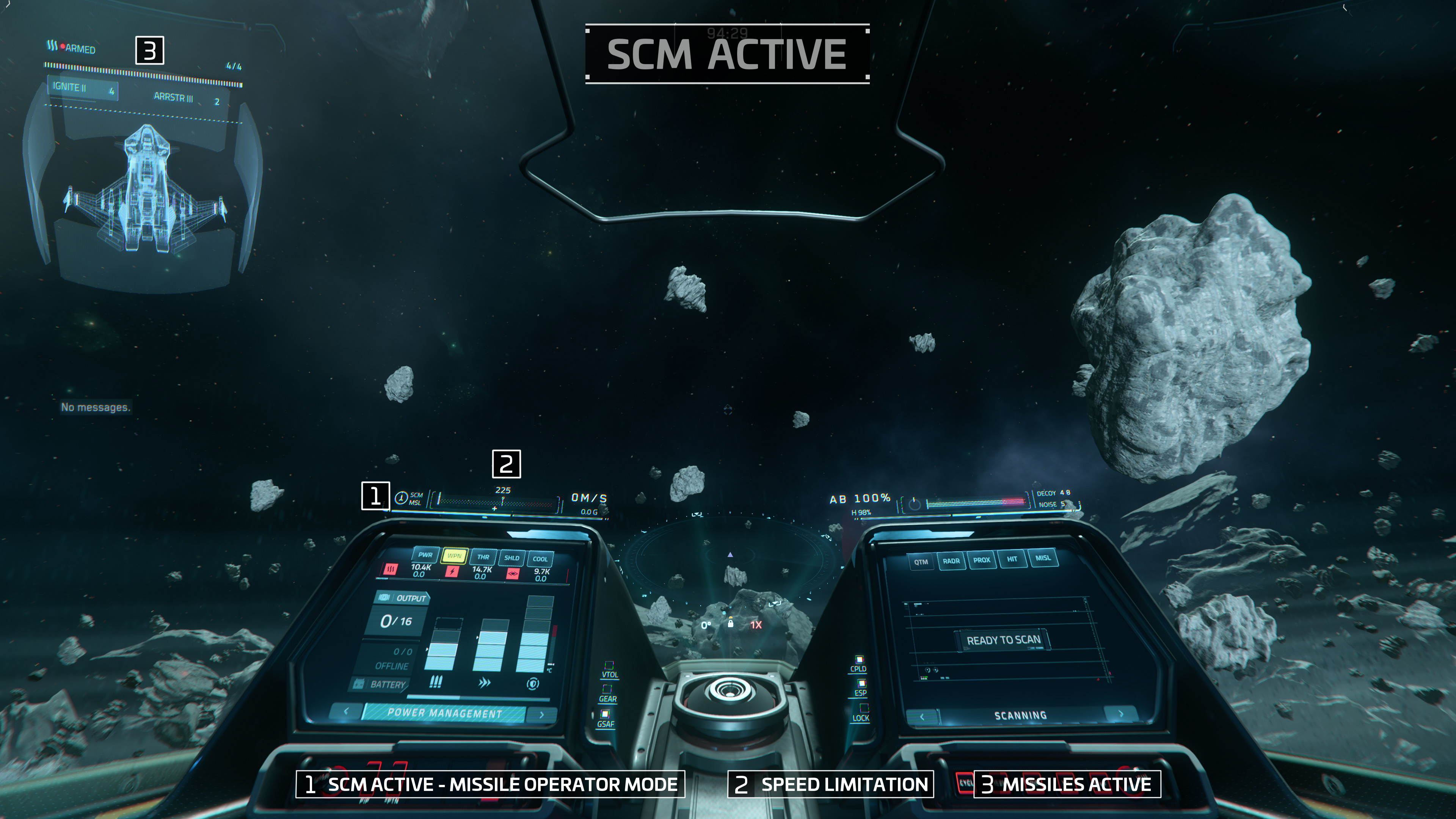Select the PWR button on the power display

point(425,554)
